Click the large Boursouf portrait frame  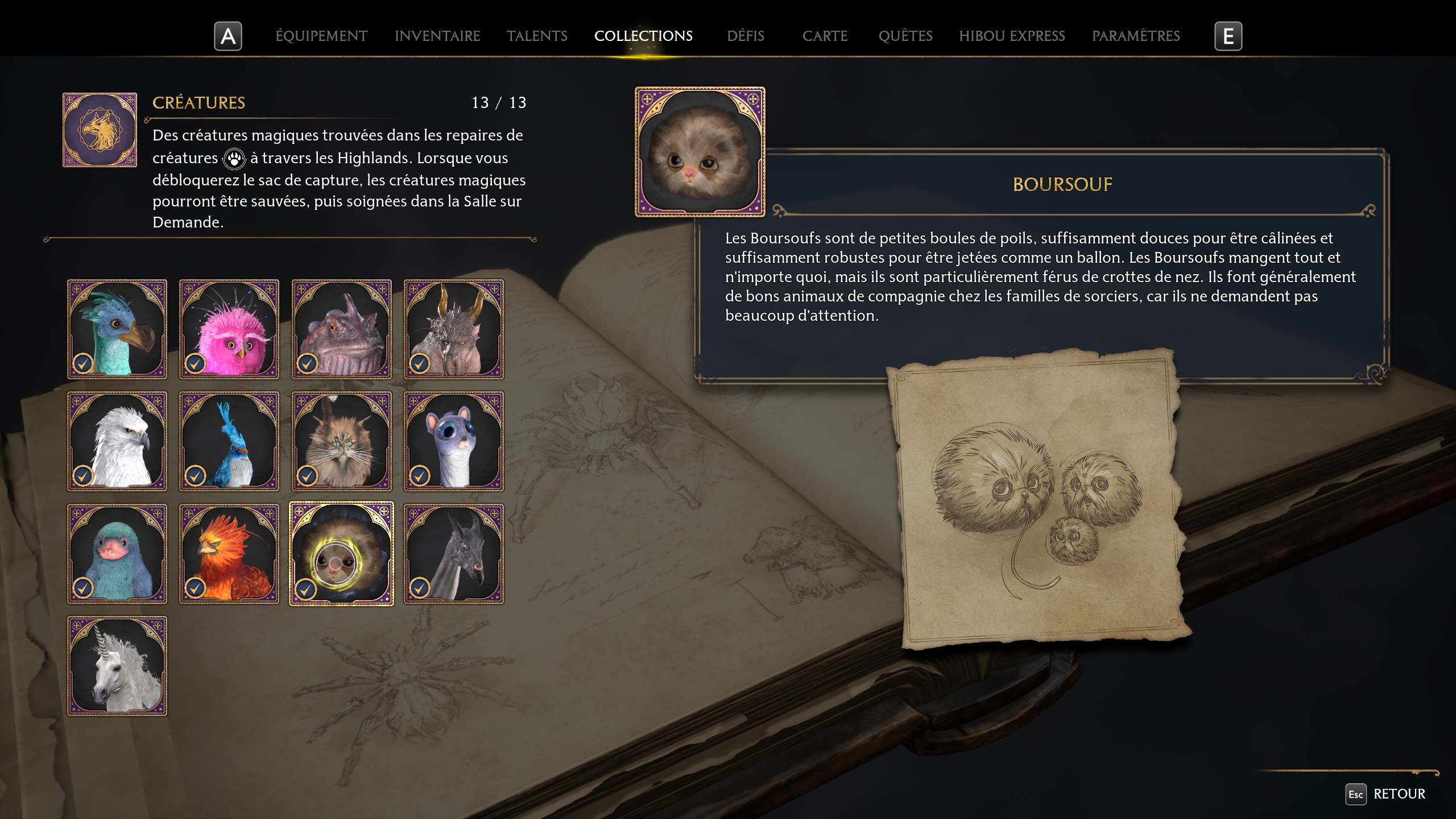tap(699, 151)
